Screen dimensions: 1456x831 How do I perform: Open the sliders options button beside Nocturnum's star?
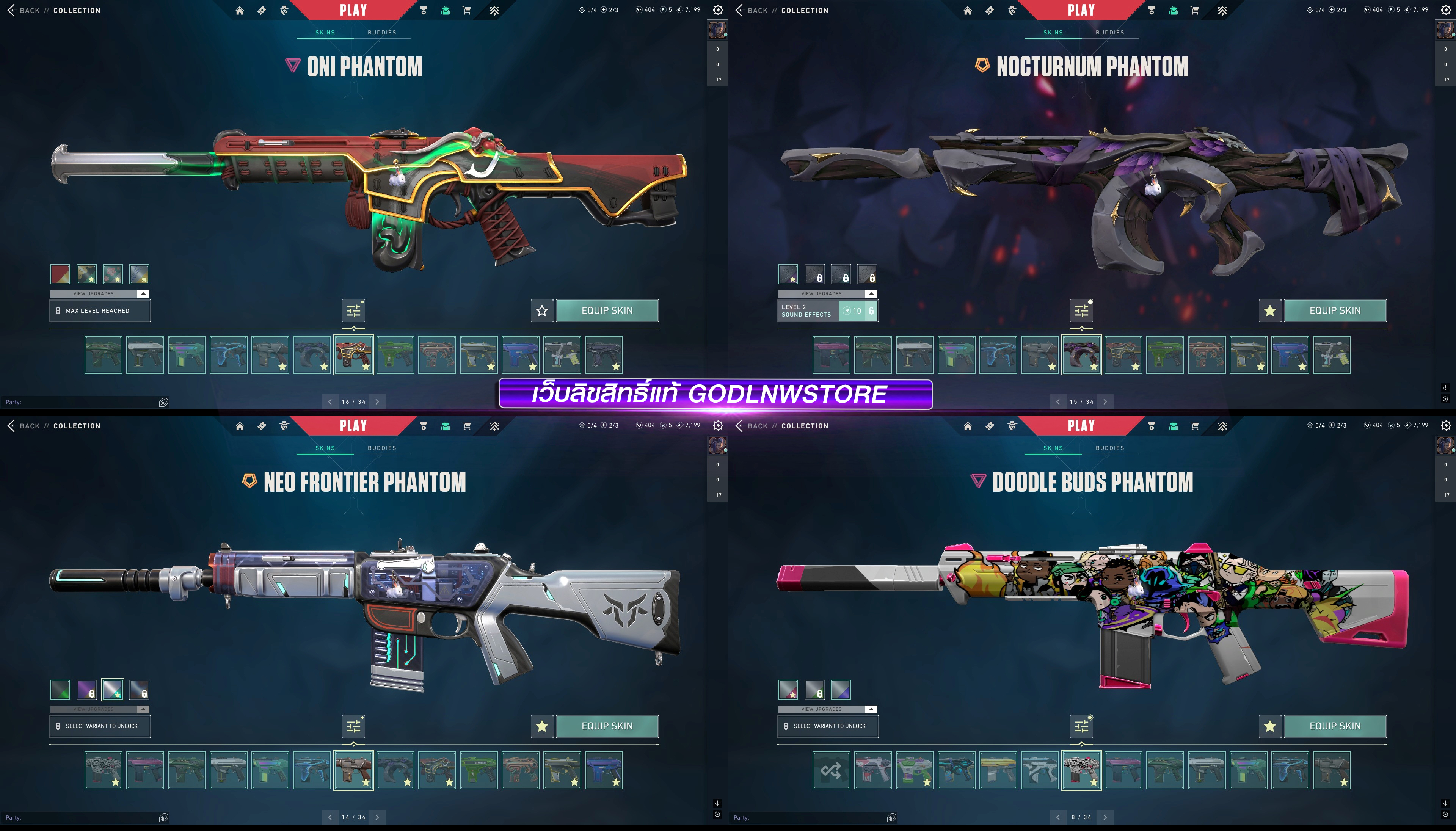[1082, 311]
